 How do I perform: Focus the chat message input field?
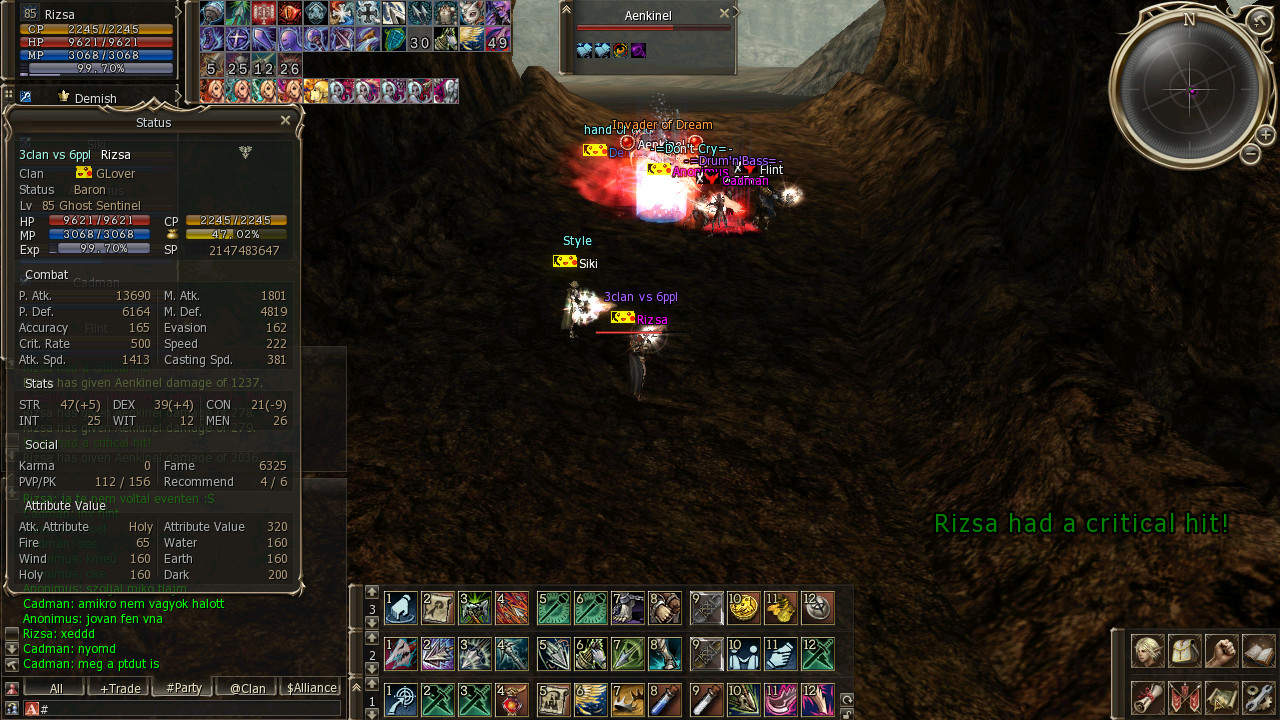click(190, 708)
